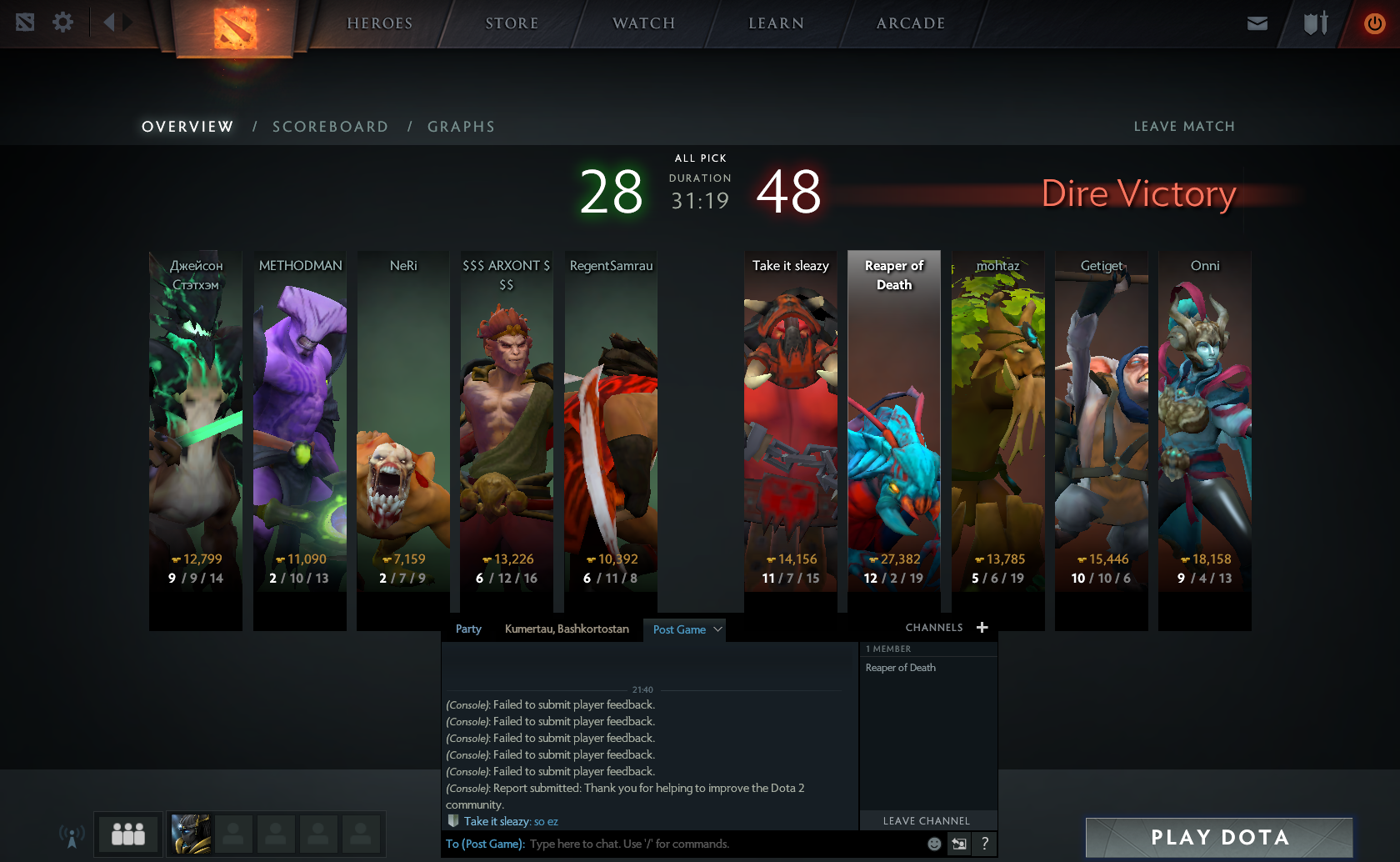
Task: Open the Watch tab
Action: point(643,23)
